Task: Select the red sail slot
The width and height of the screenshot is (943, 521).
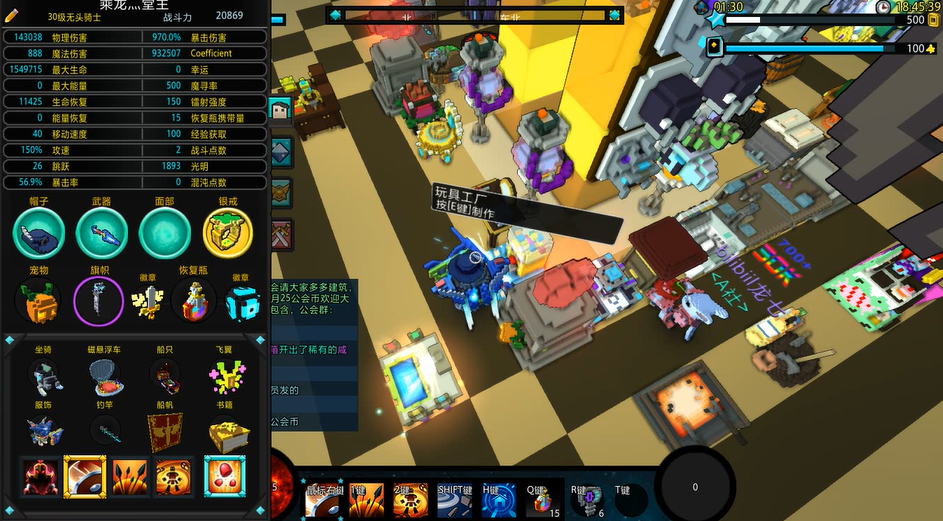Action: pyautogui.click(x=166, y=432)
